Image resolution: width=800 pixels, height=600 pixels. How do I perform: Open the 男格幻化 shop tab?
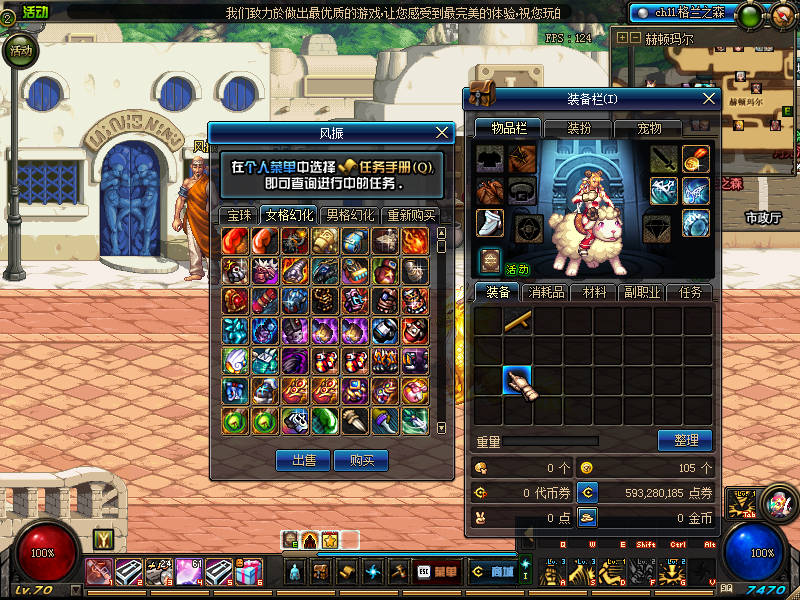click(x=350, y=214)
